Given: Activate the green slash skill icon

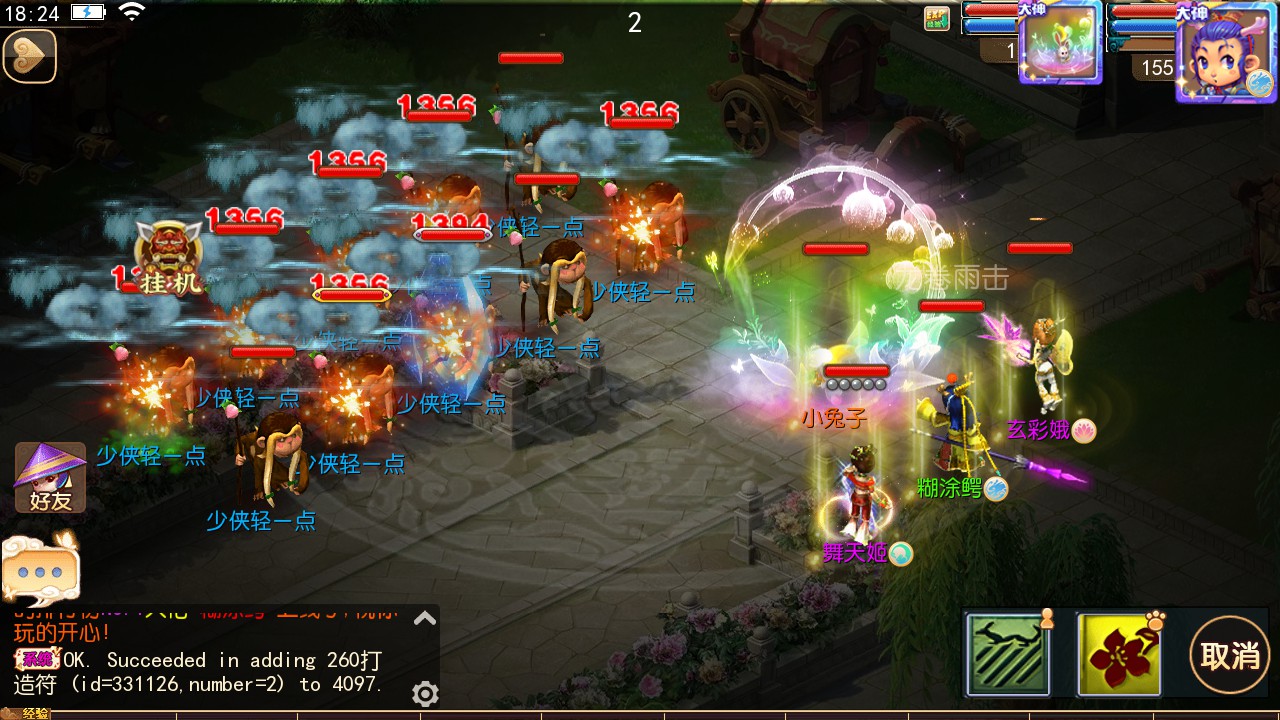Looking at the screenshot, I should tap(1007, 654).
